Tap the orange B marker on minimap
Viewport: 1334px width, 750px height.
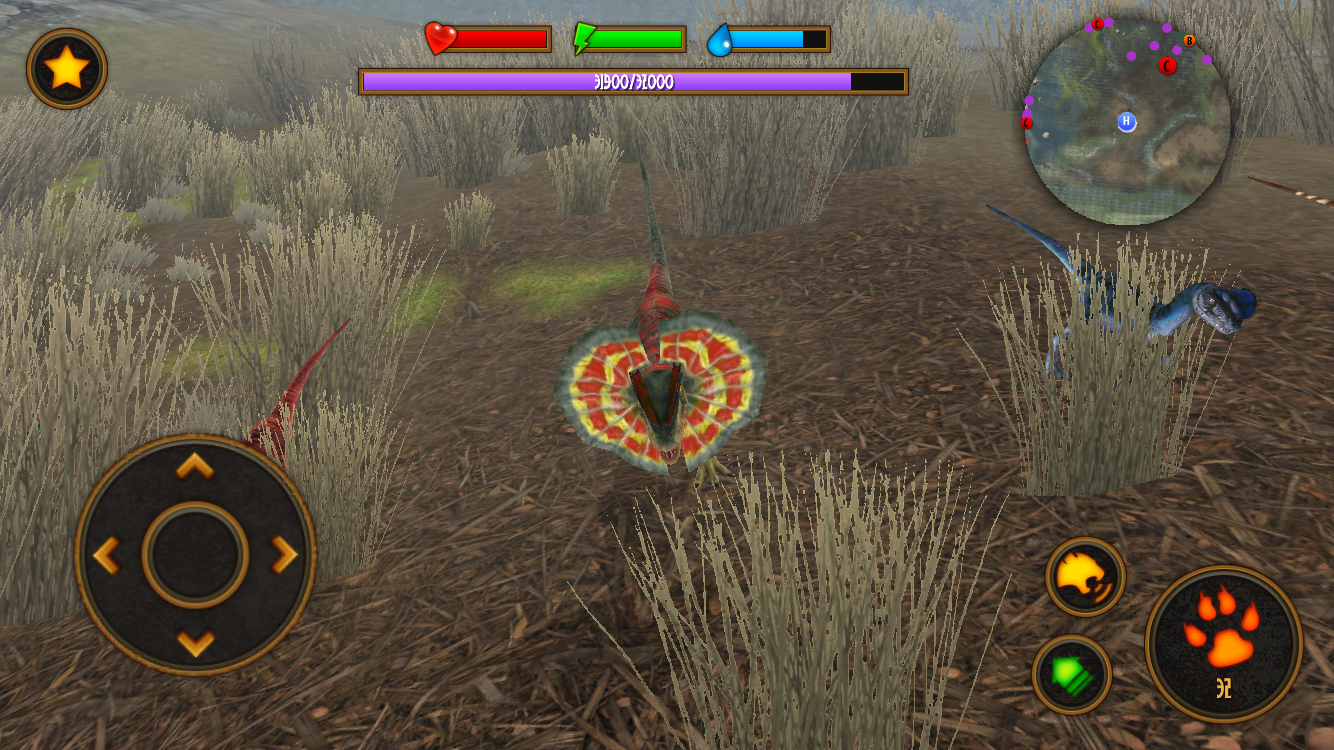tap(1188, 41)
